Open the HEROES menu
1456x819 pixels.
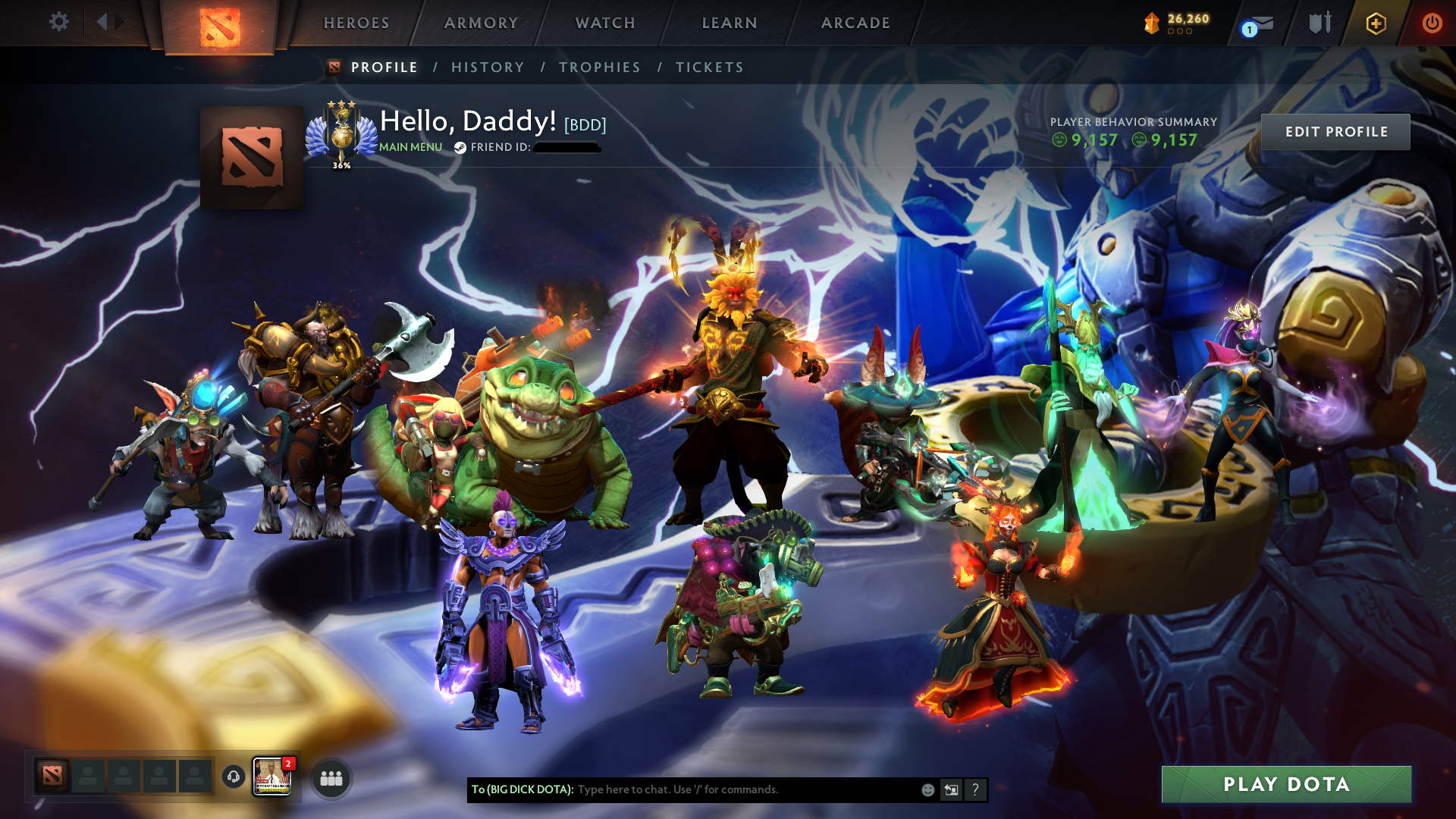356,23
